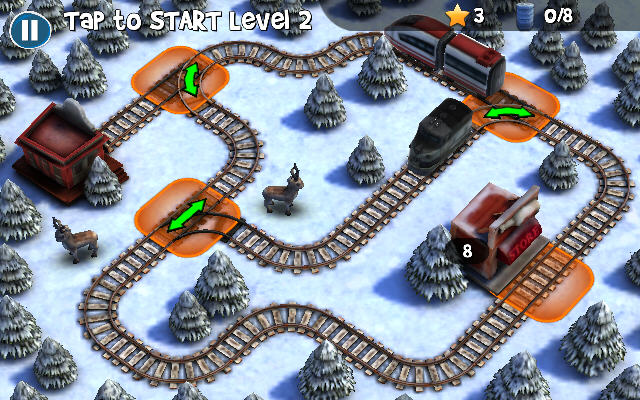
Task: Tap the START Level 2 prompt text
Action: 188,18
